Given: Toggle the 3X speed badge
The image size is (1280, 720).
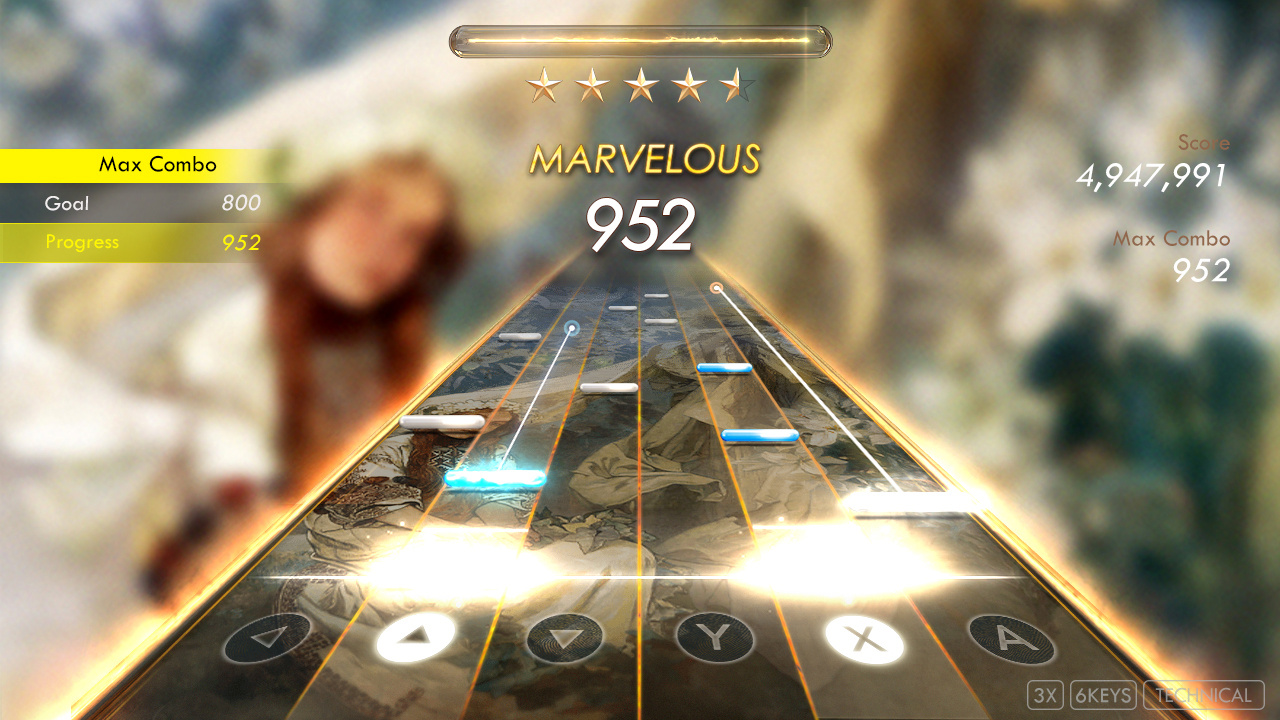Looking at the screenshot, I should click(1046, 694).
